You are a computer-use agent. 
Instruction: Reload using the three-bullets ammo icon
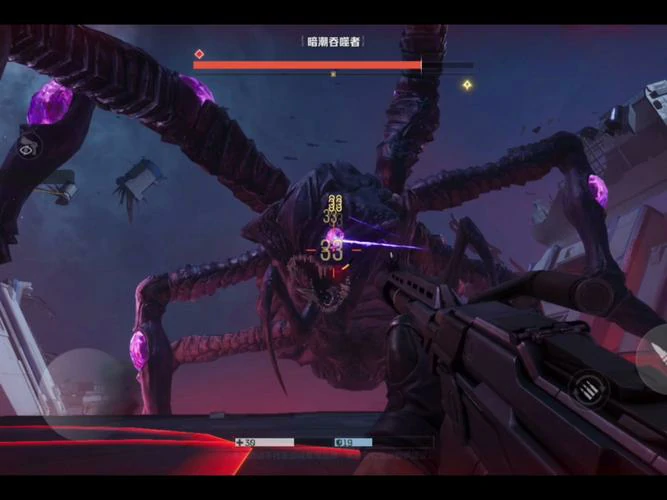pos(585,386)
